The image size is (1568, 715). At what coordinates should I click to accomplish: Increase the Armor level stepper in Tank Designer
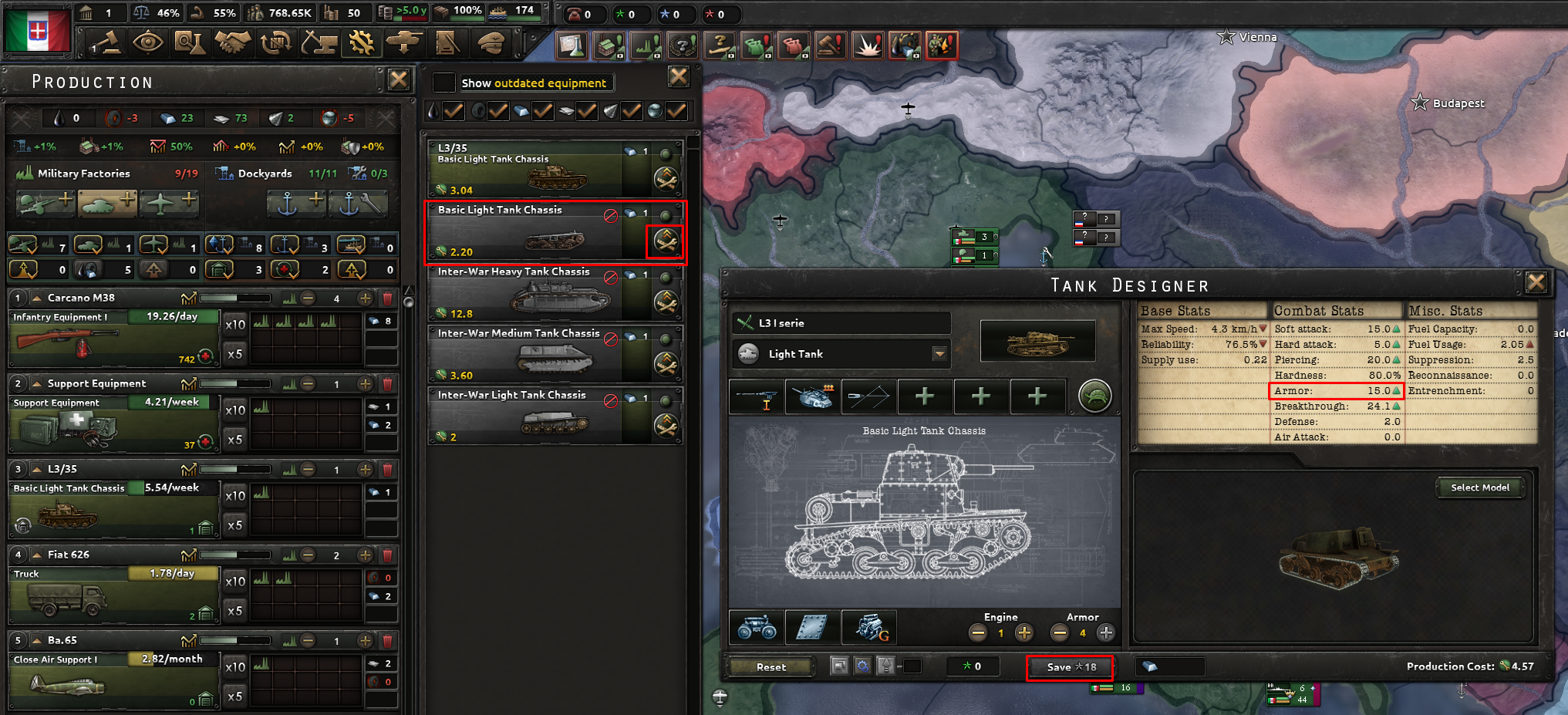point(1105,632)
